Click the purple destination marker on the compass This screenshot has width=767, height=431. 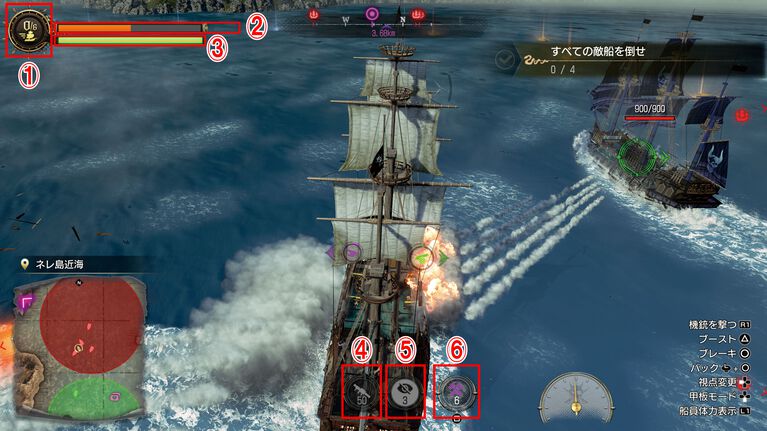(372, 15)
